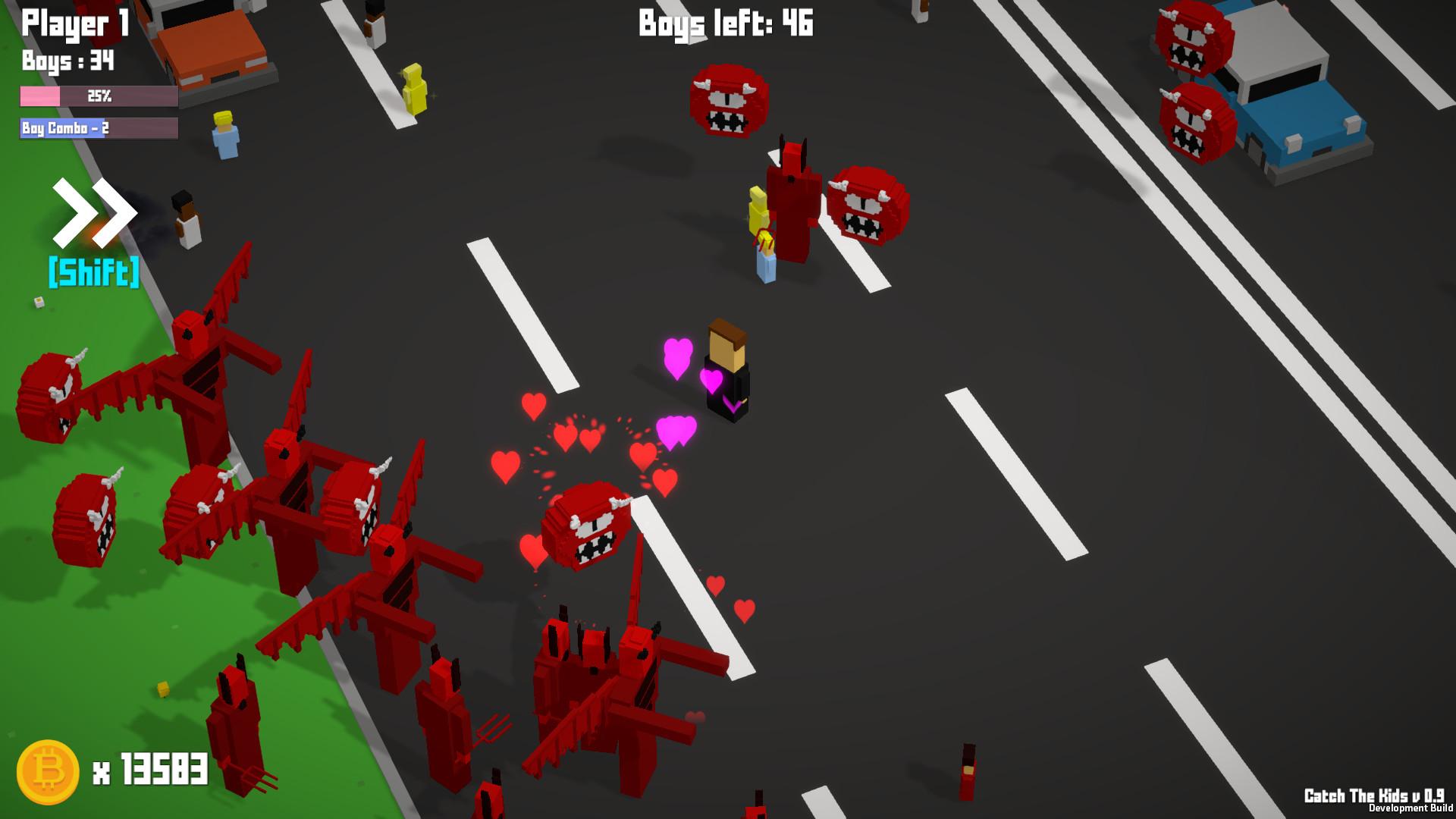The width and height of the screenshot is (1456, 819).
Task: Click the "Boy Combo - 2" label
Action: click(64, 129)
